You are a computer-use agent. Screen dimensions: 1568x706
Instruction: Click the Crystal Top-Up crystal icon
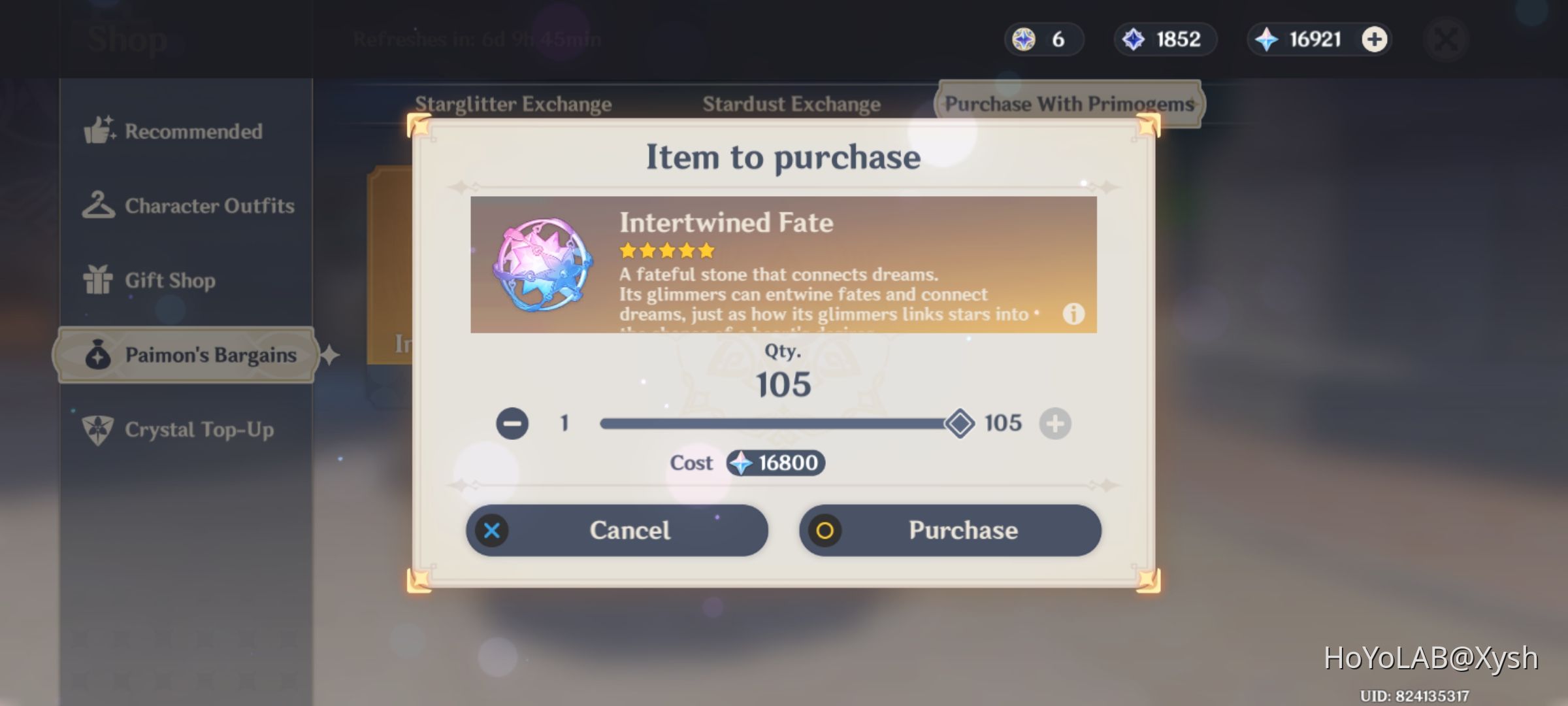(99, 429)
